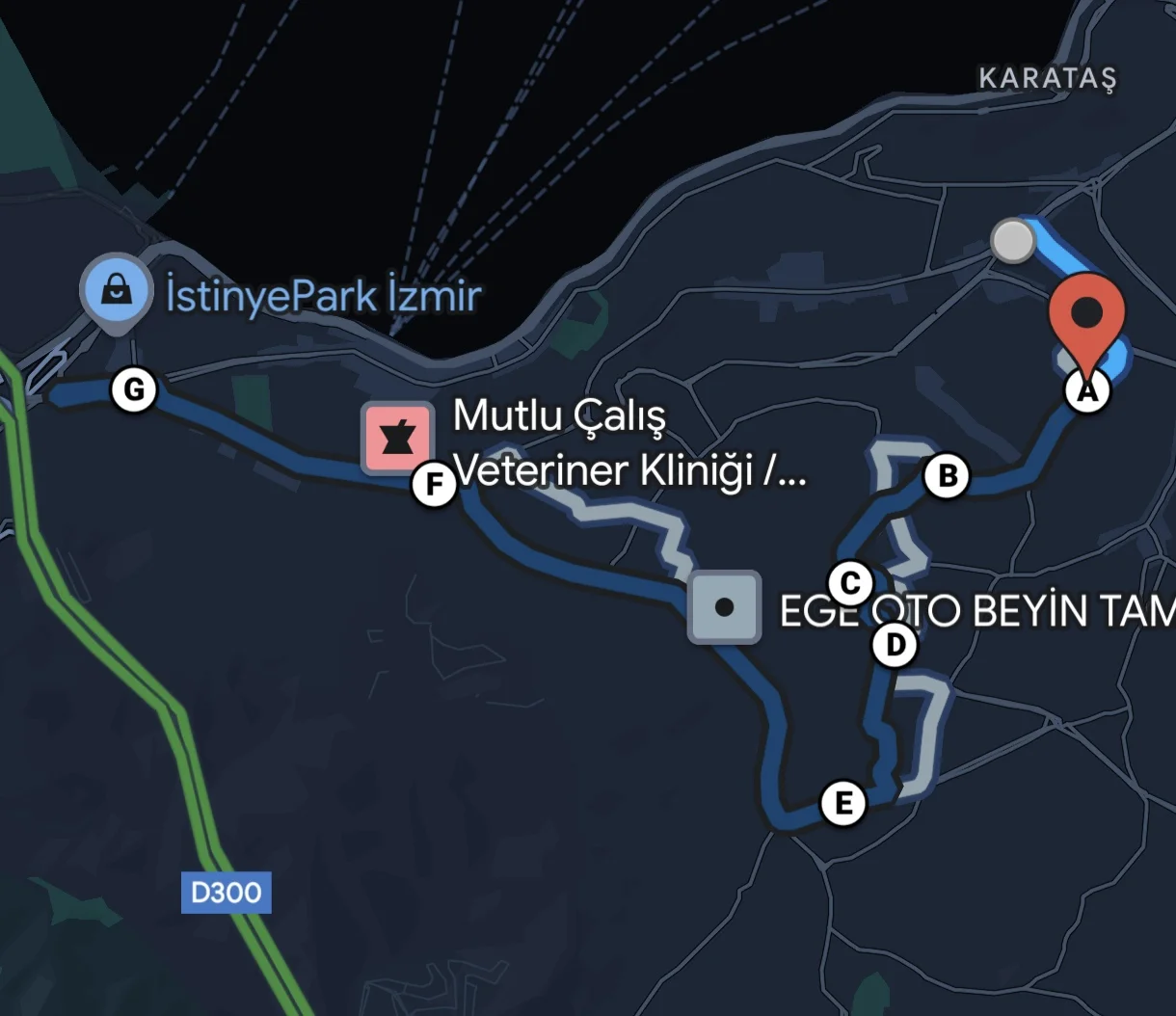Select waypoint marker F
Viewport: 1176px width, 1016px height.
[434, 485]
